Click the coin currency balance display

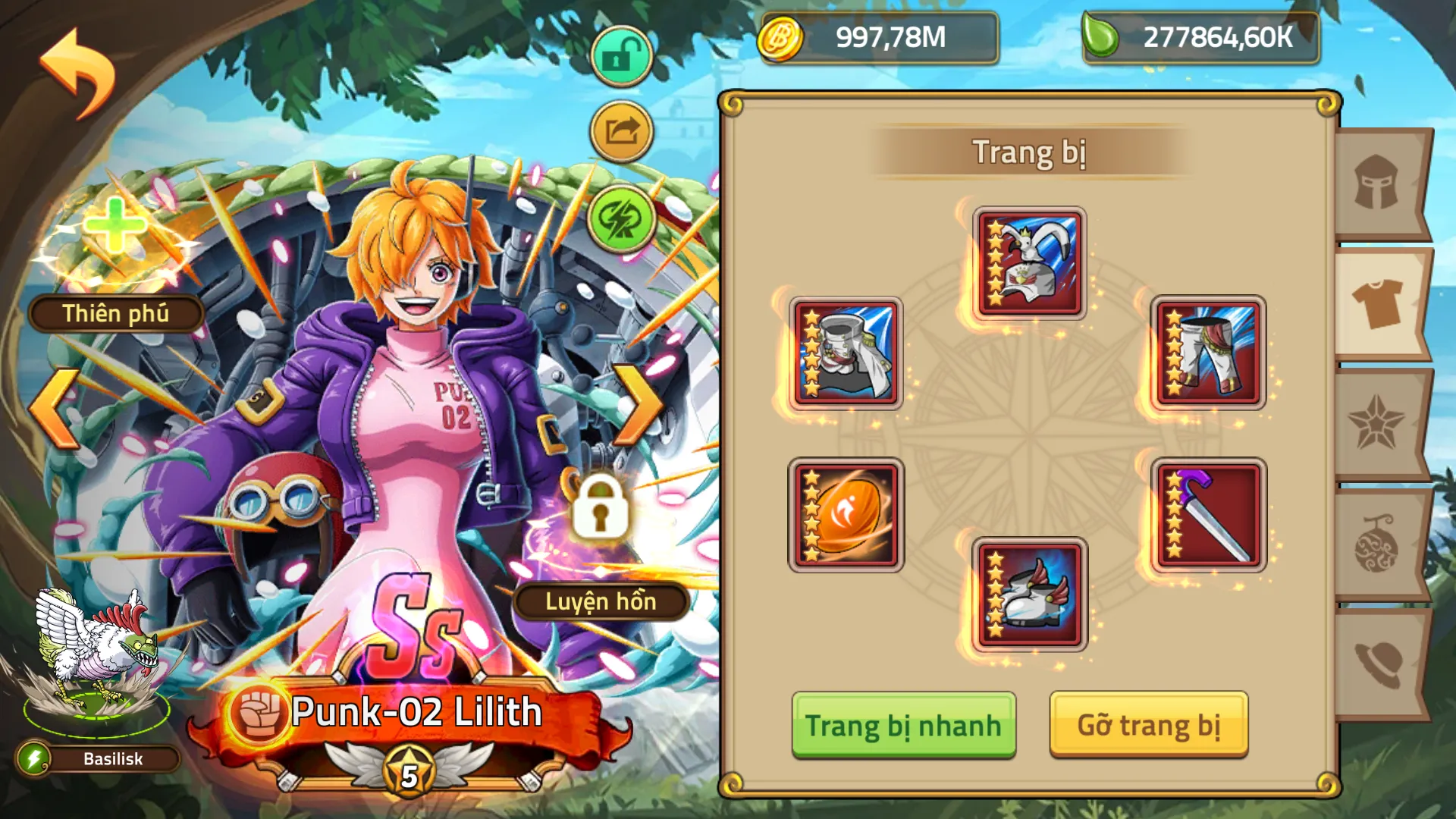[x=880, y=36]
